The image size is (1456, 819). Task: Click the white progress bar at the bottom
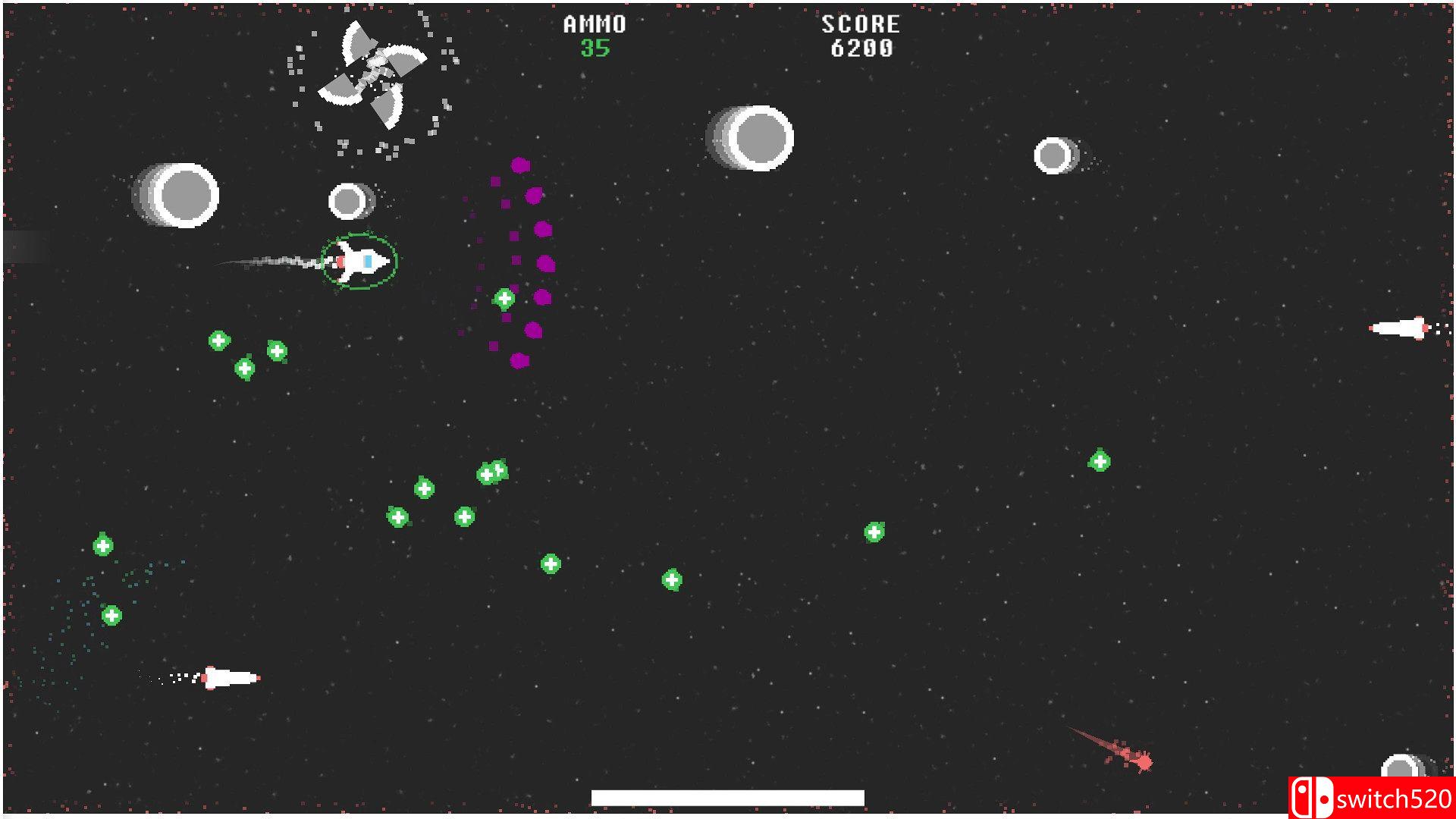728,797
